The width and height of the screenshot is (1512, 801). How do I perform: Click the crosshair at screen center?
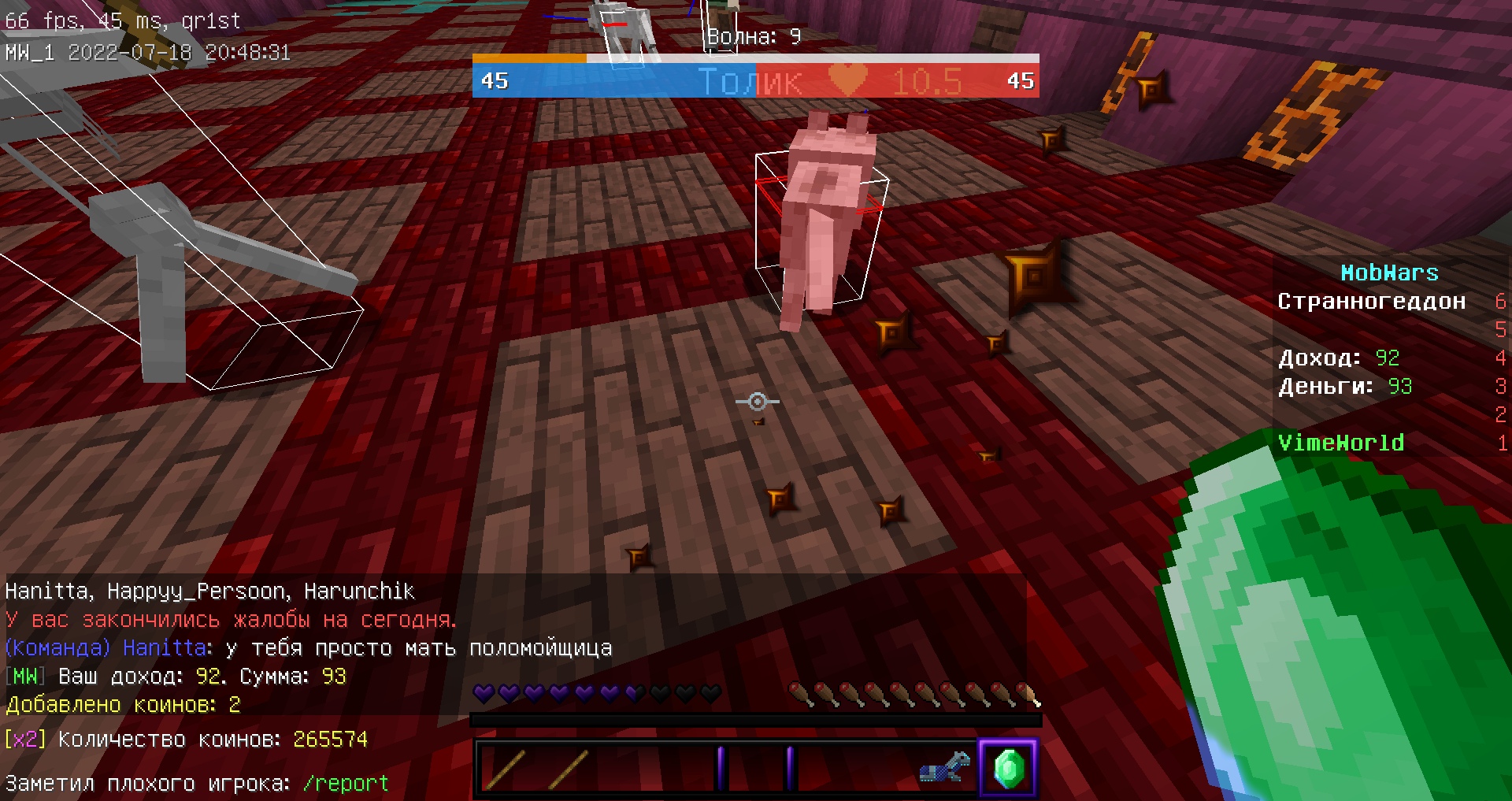click(x=757, y=402)
